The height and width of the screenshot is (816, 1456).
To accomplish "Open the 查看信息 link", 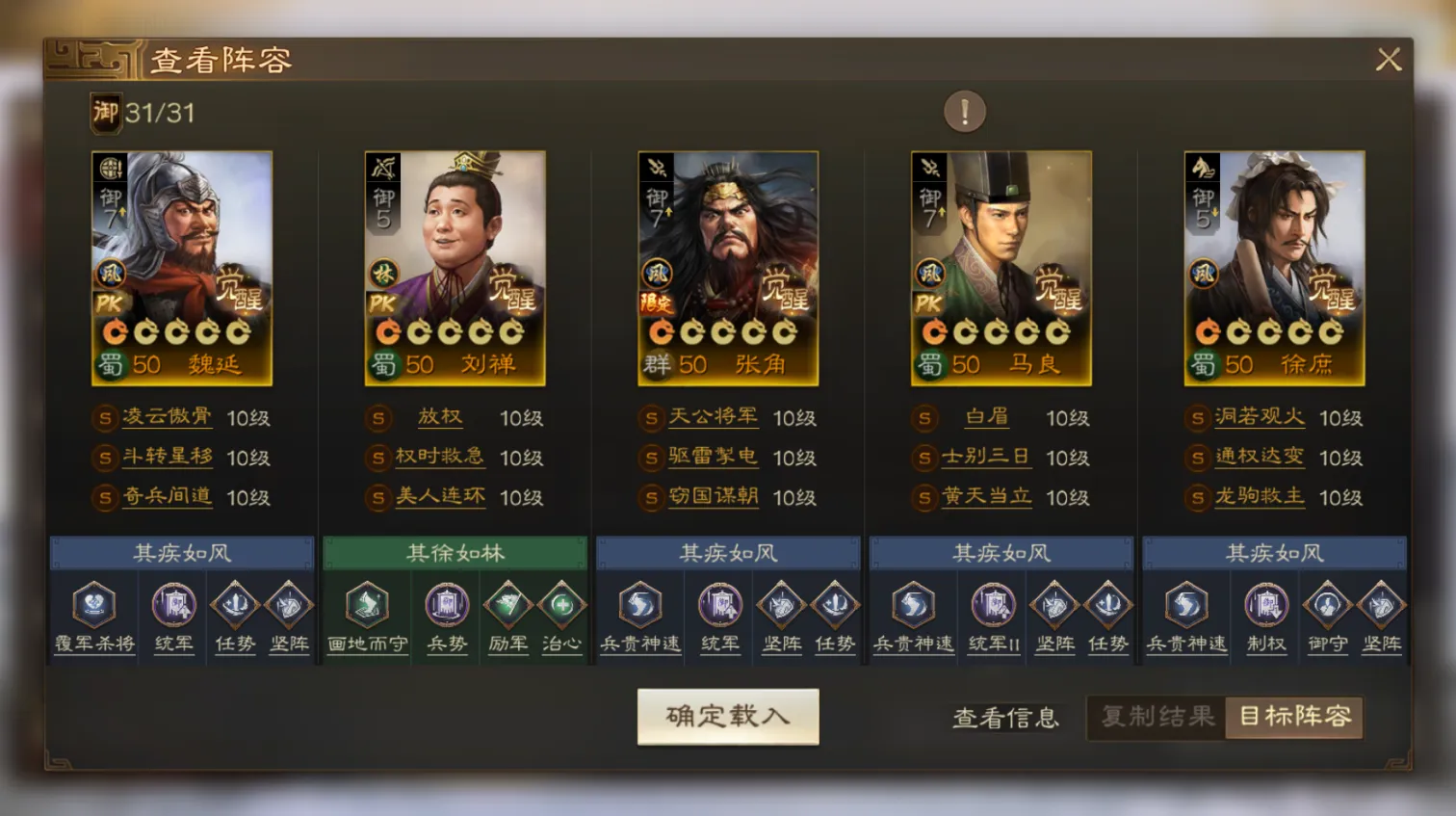I will tap(1007, 718).
